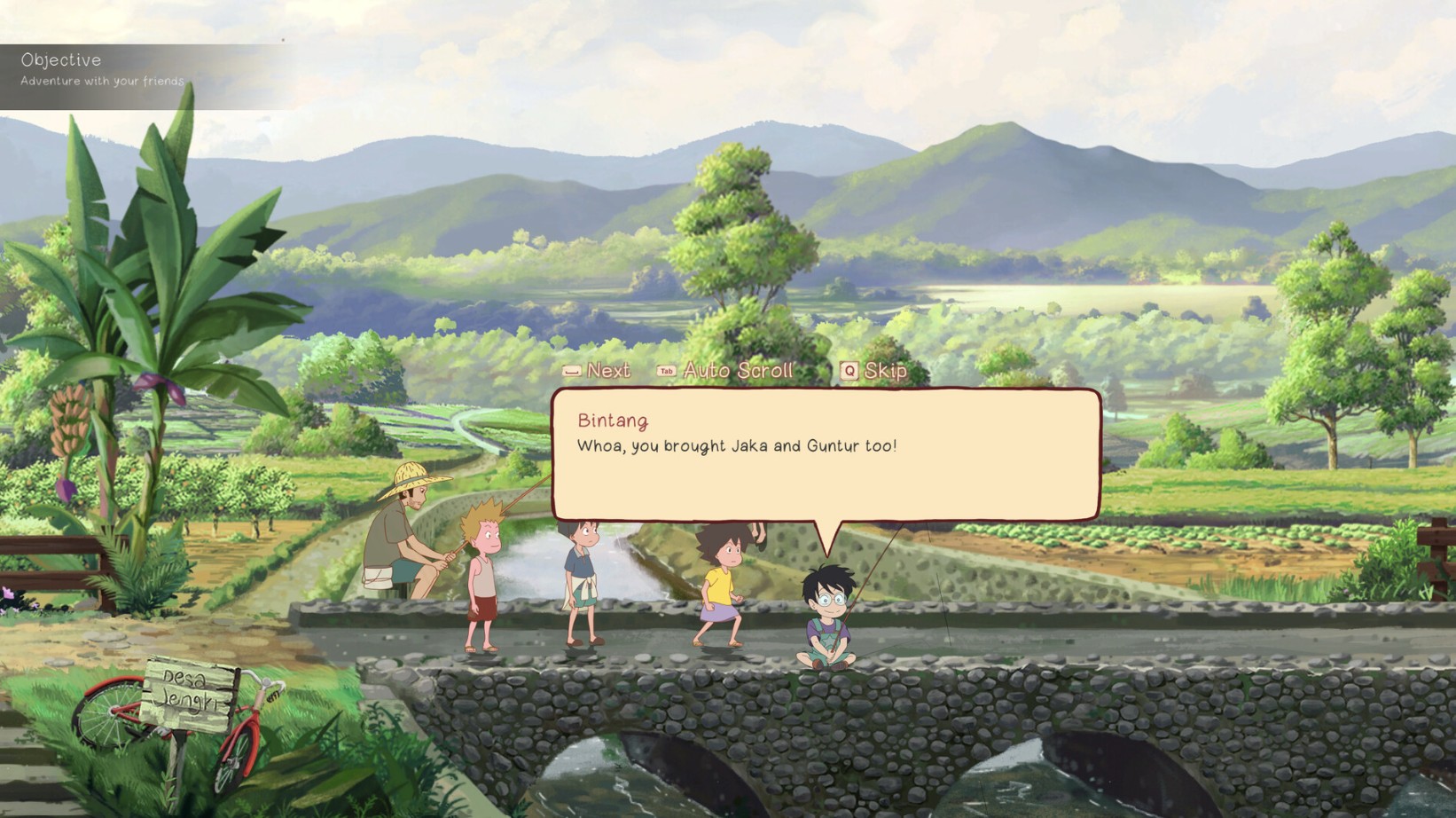The image size is (1456, 818).
Task: Click Next to advance the dialogue
Action: click(x=607, y=372)
